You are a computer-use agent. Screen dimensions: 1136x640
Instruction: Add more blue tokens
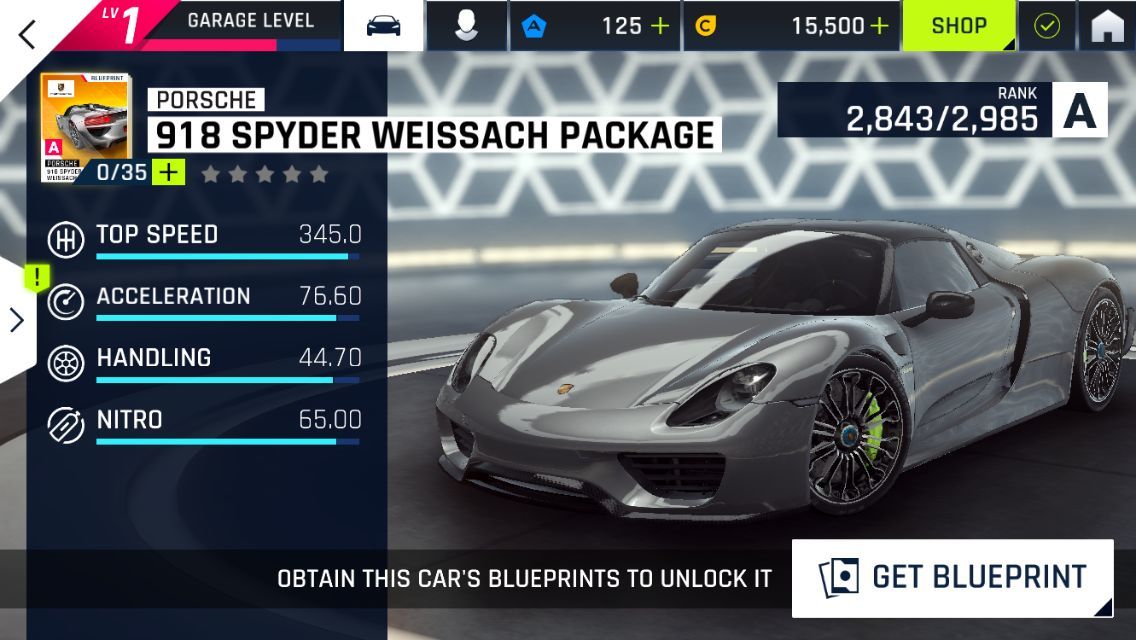[x=660, y=26]
